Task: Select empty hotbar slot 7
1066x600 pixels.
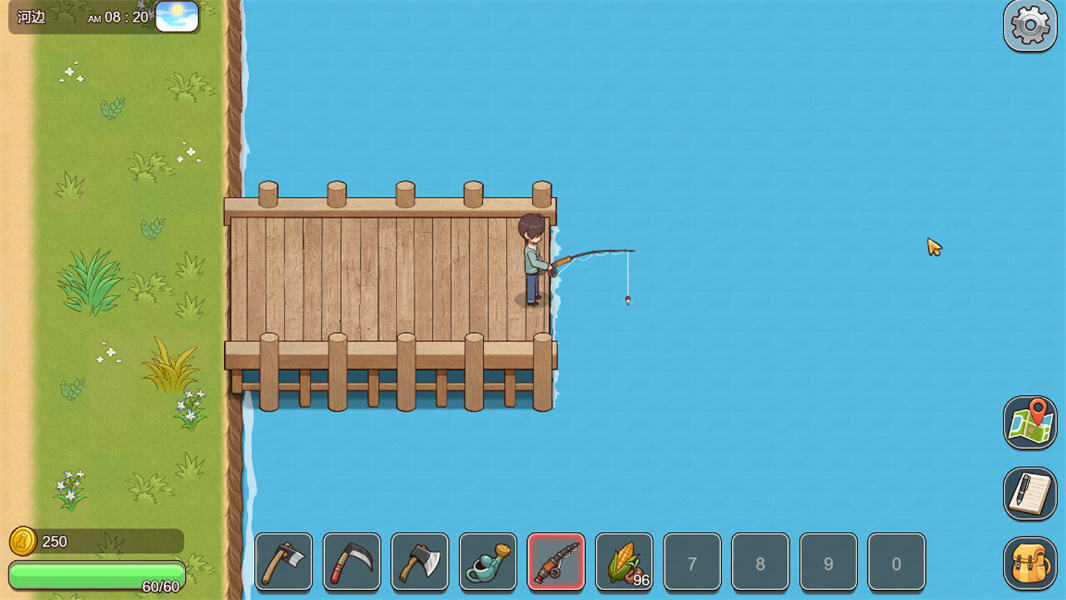Action: [x=692, y=562]
